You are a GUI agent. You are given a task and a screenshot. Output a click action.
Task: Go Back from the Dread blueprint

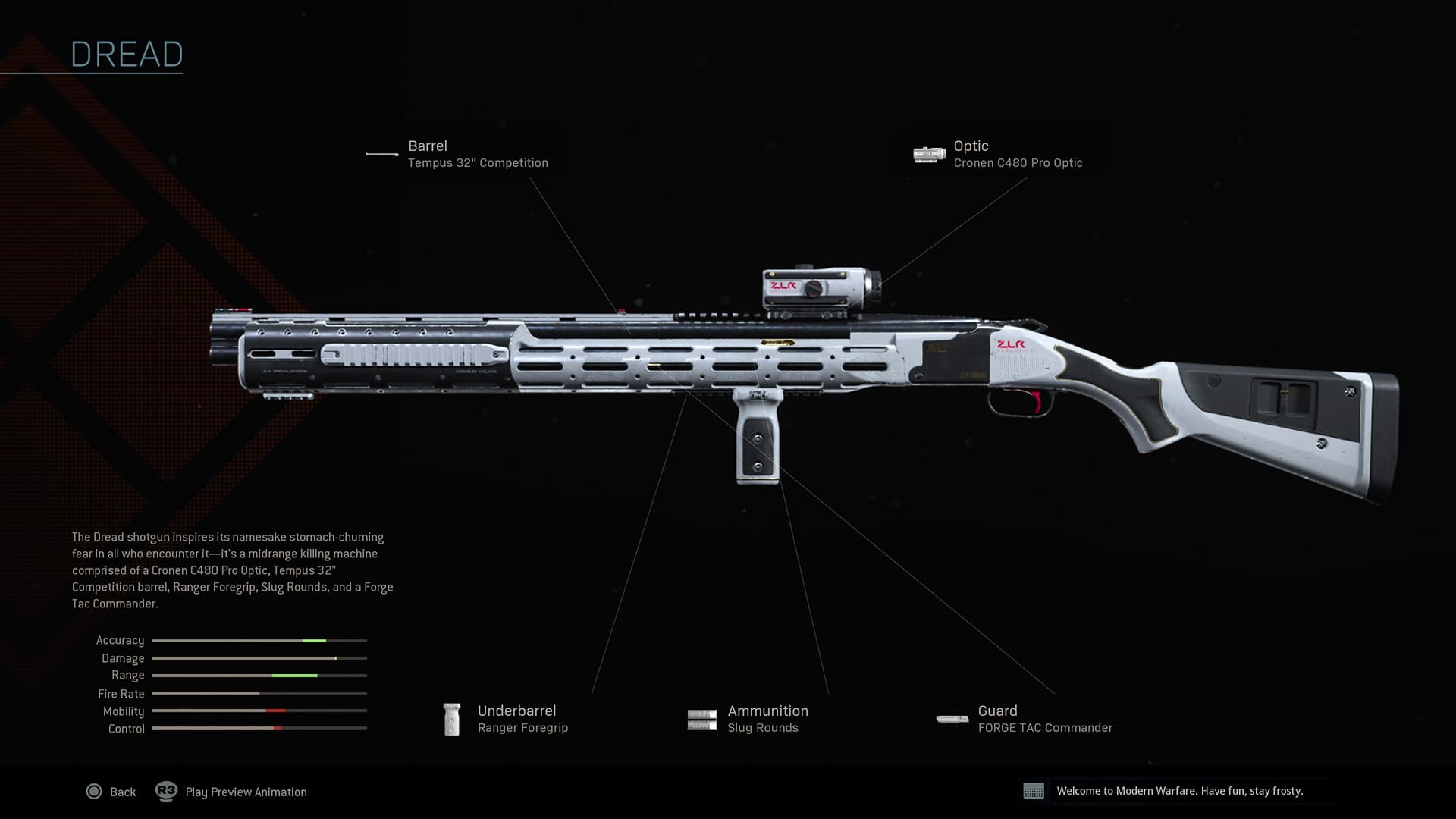point(111,792)
